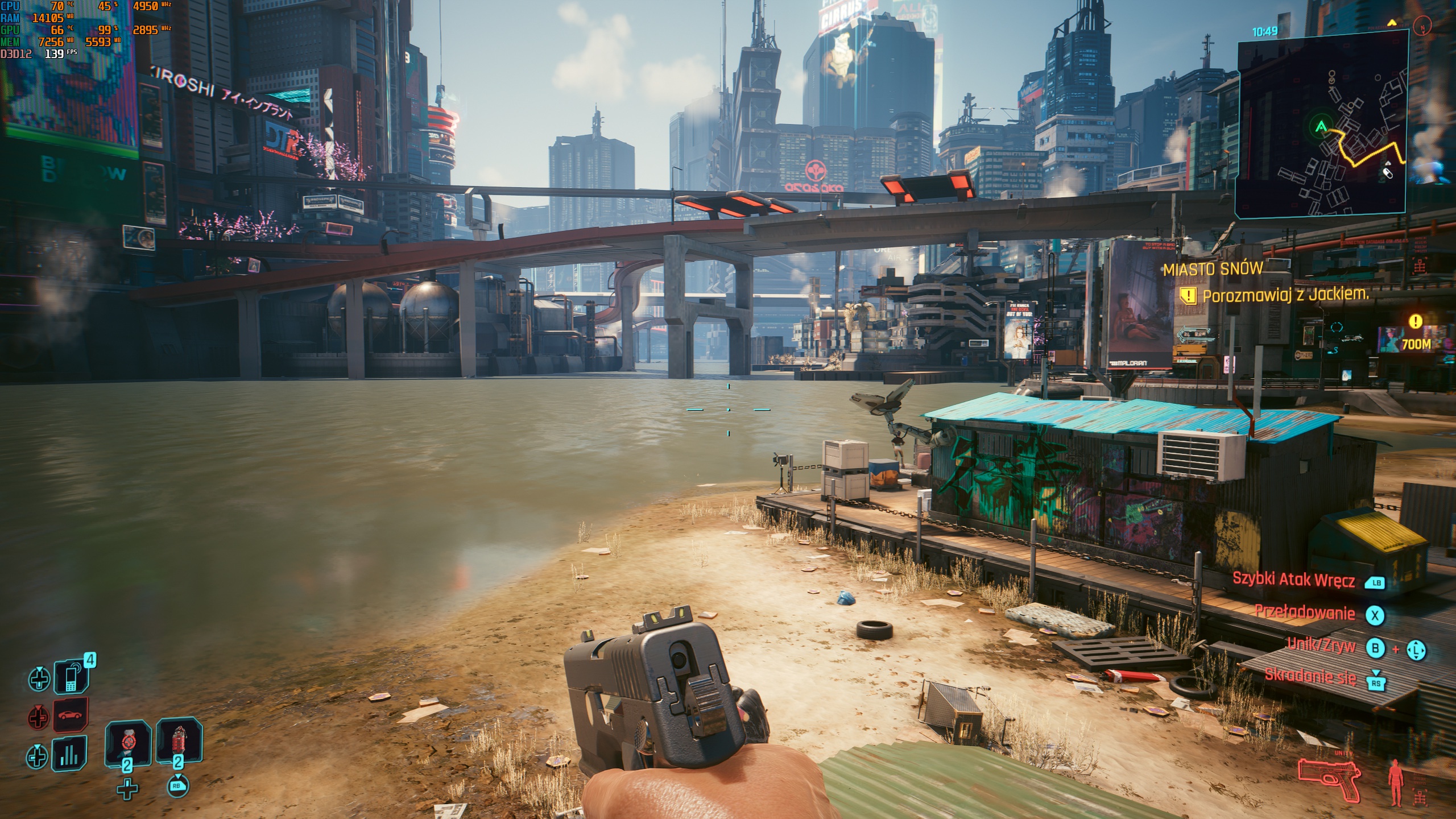1456x819 pixels.
Task: Click the Unity pistol weapon icon
Action: click(x=1329, y=779)
